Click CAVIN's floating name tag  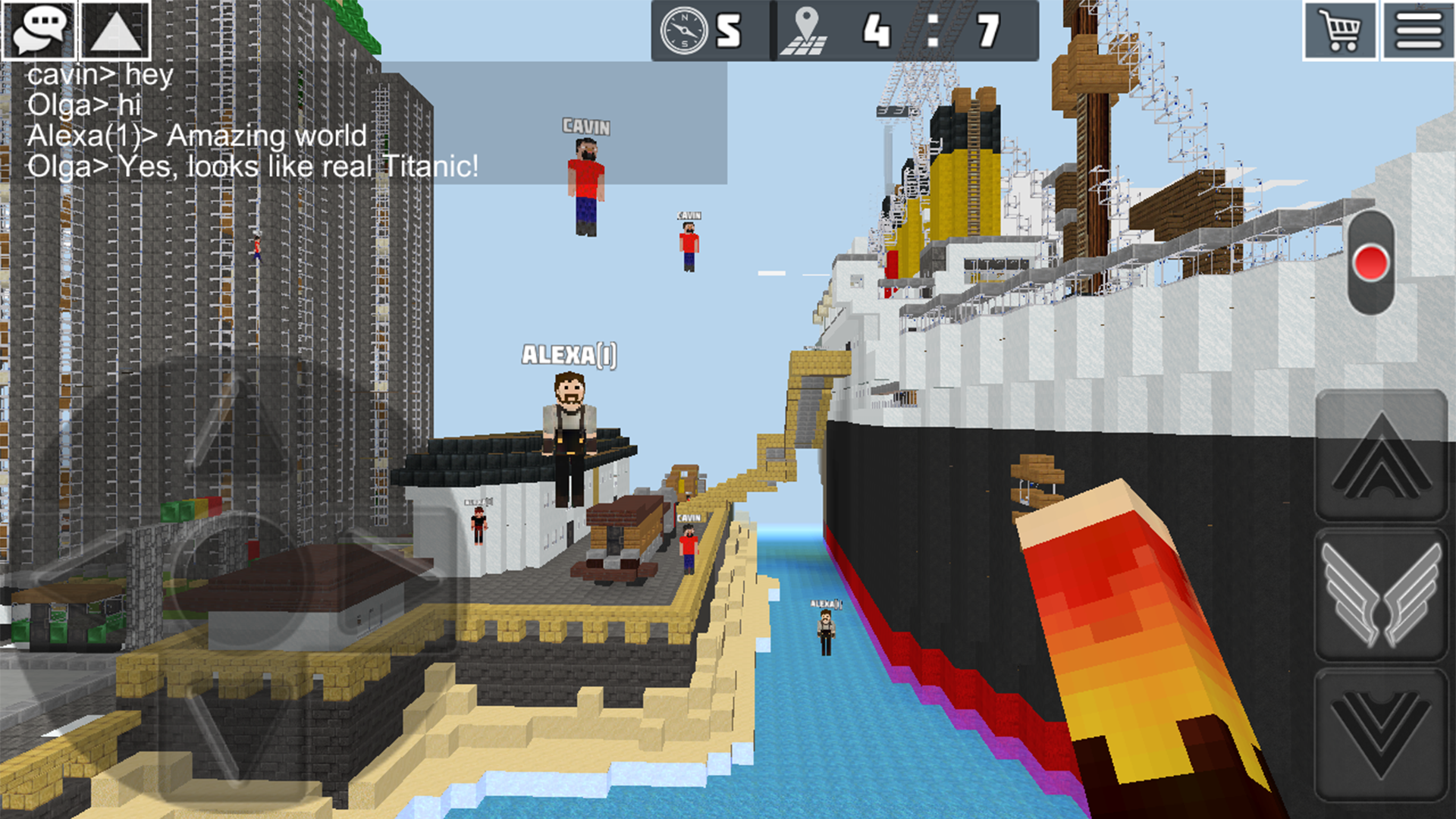click(585, 127)
